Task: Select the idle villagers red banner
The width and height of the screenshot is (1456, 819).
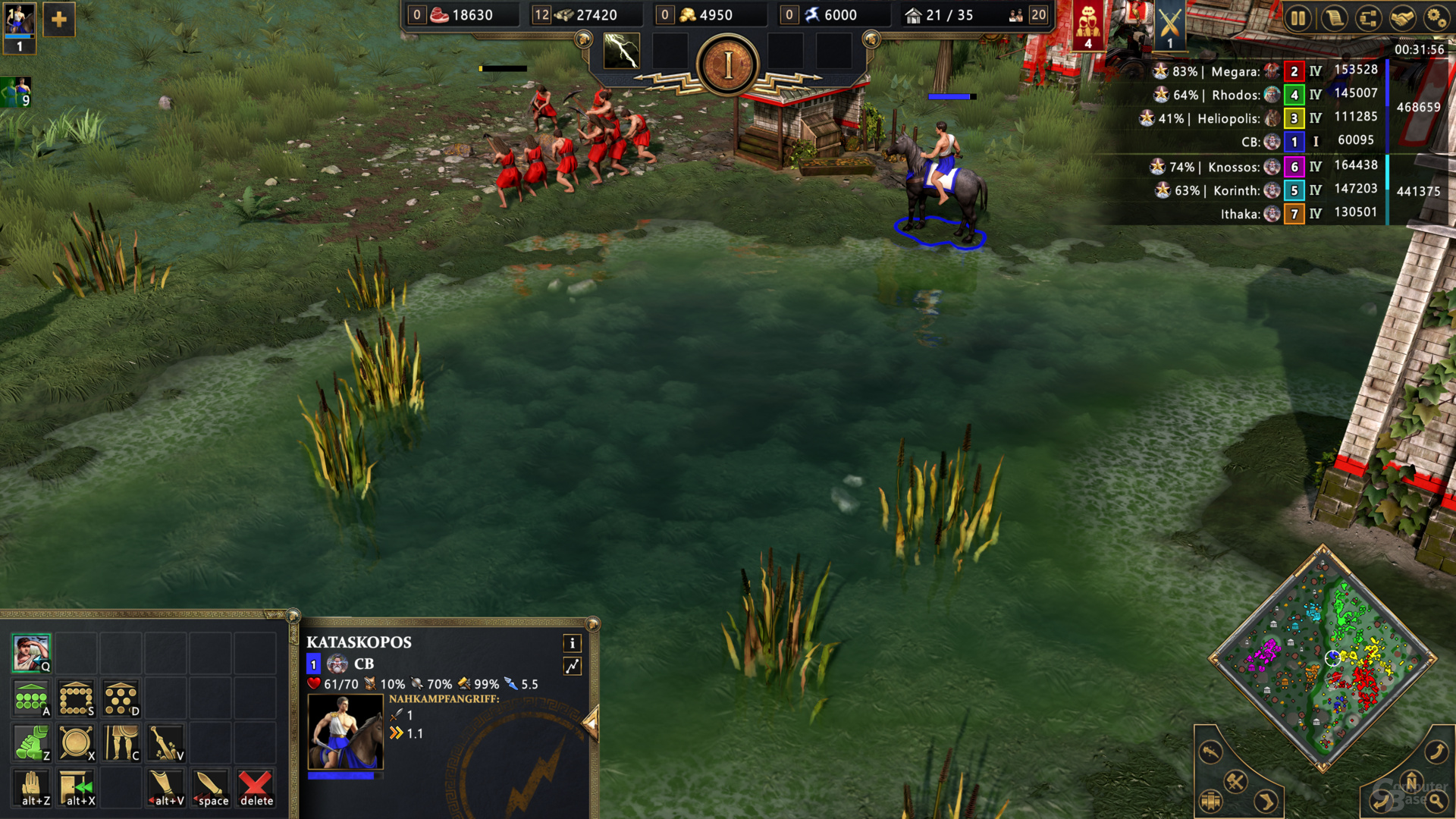Action: [x=1088, y=26]
